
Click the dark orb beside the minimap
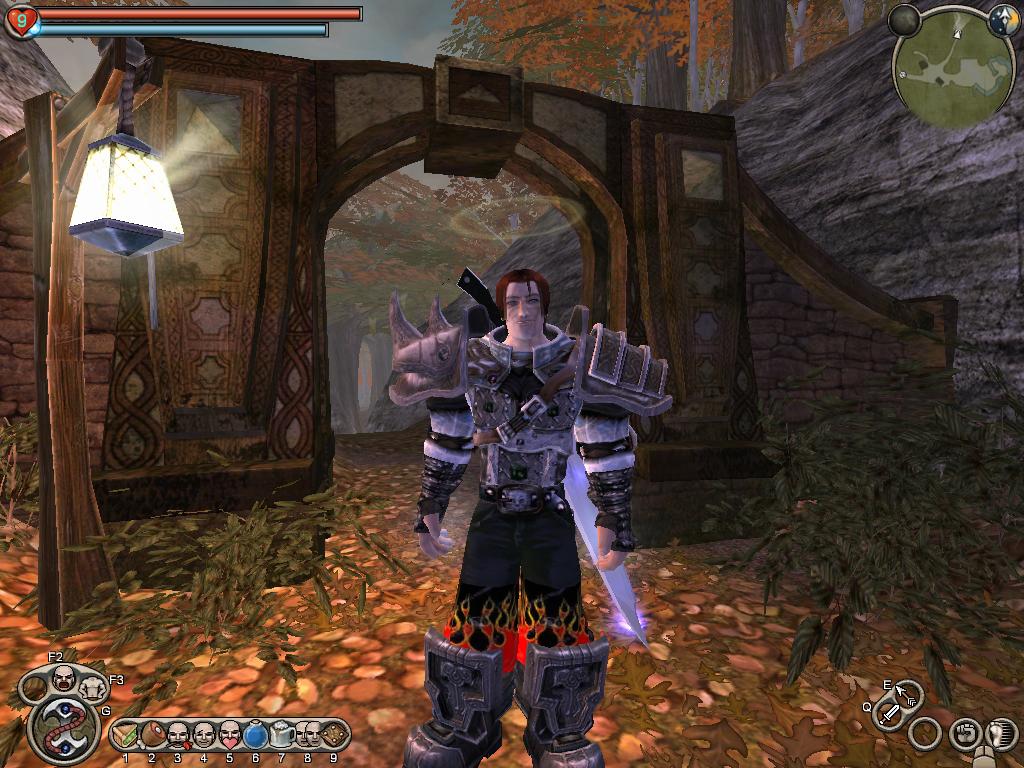(x=904, y=19)
